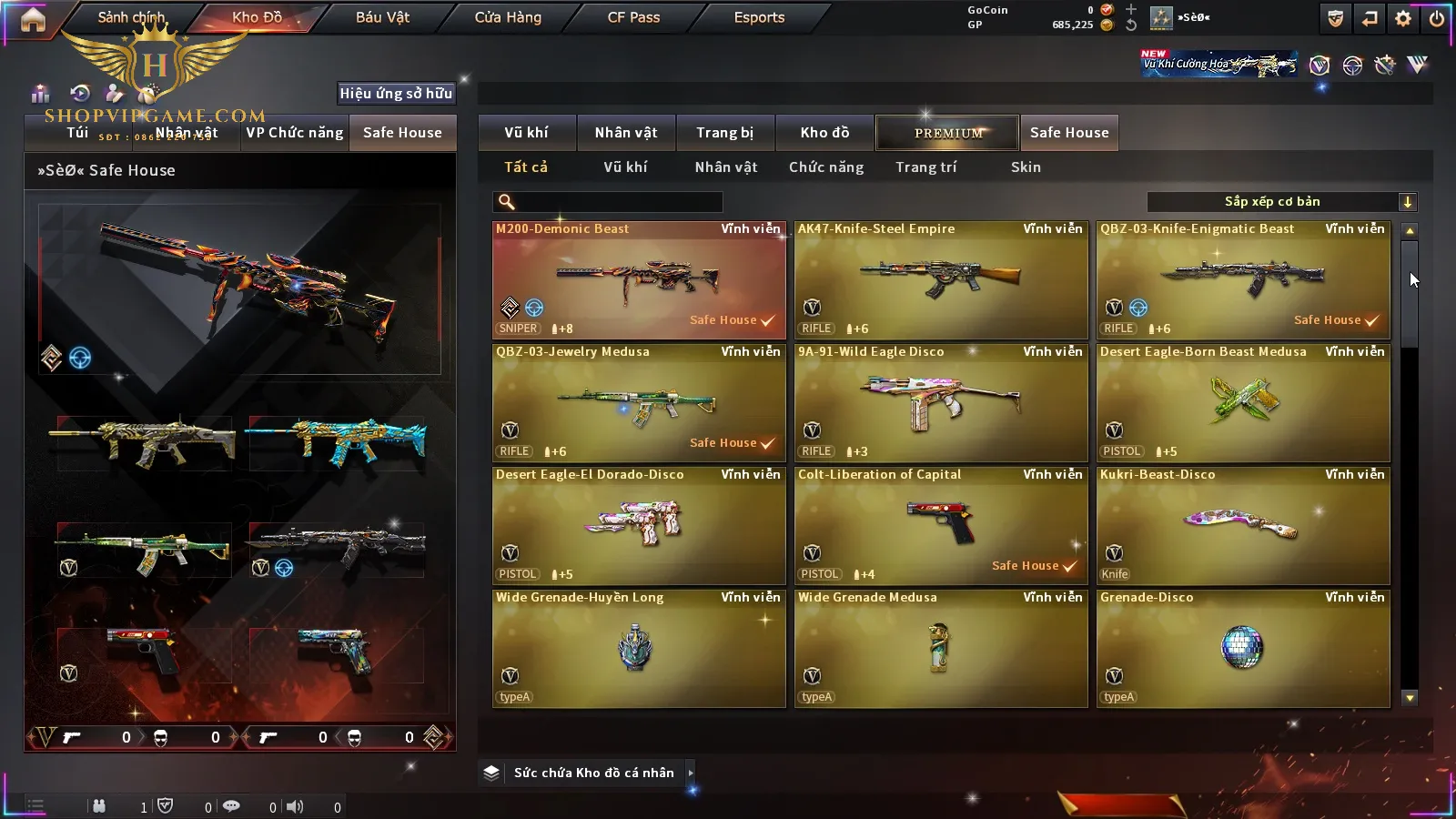The width and height of the screenshot is (1456, 819).
Task: Pick the AK47-Knife-Steel Empire rifle
Action: tap(941, 280)
